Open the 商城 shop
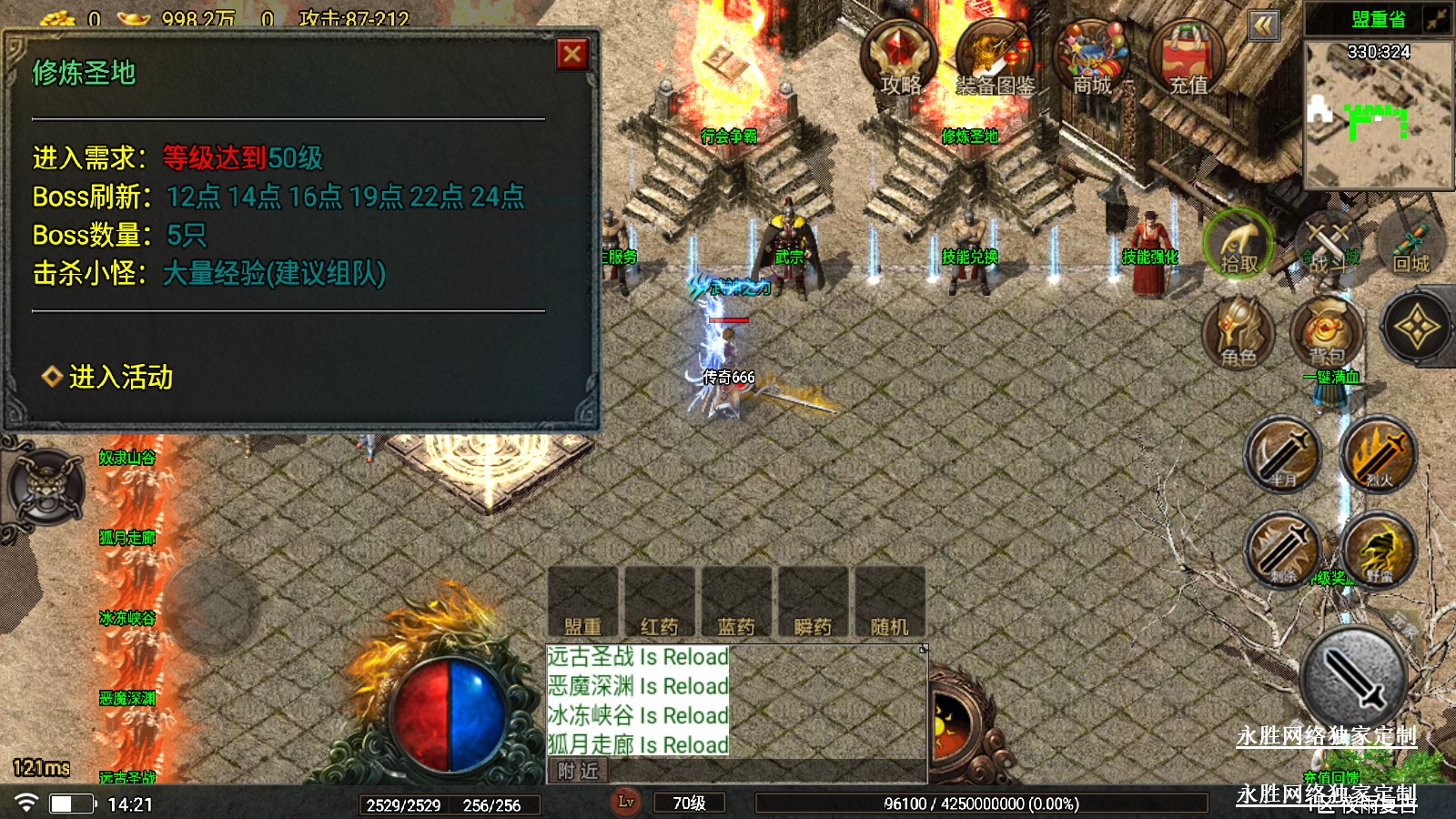Viewport: 1456px width, 819px height. pyautogui.click(x=1091, y=57)
